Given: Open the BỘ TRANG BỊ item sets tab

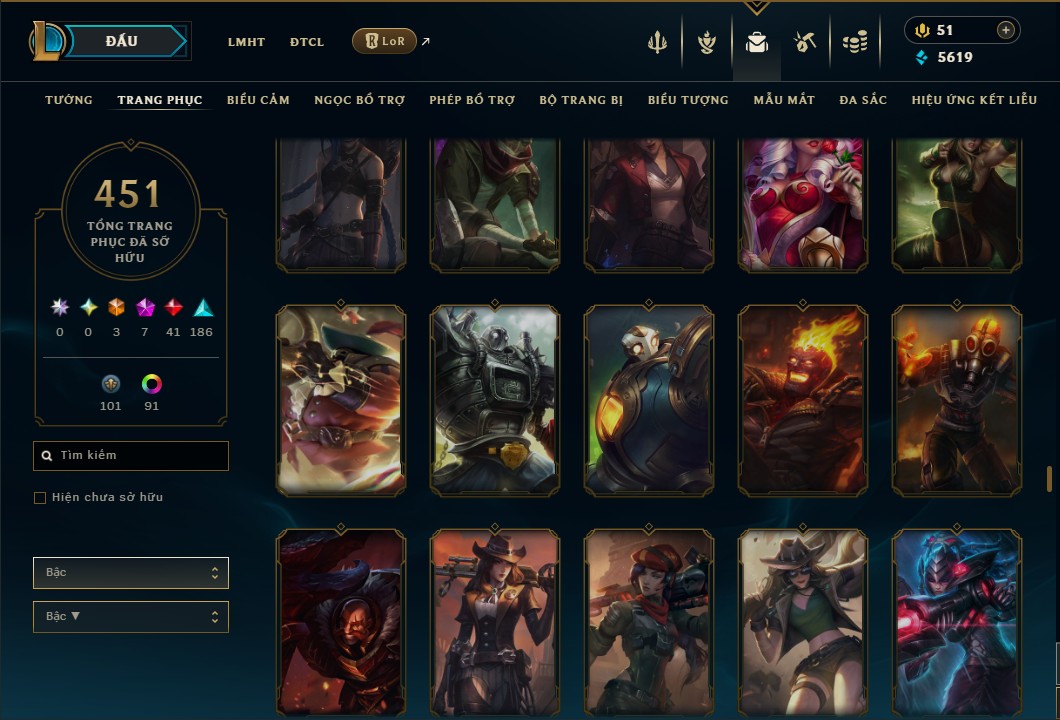Looking at the screenshot, I should [581, 100].
